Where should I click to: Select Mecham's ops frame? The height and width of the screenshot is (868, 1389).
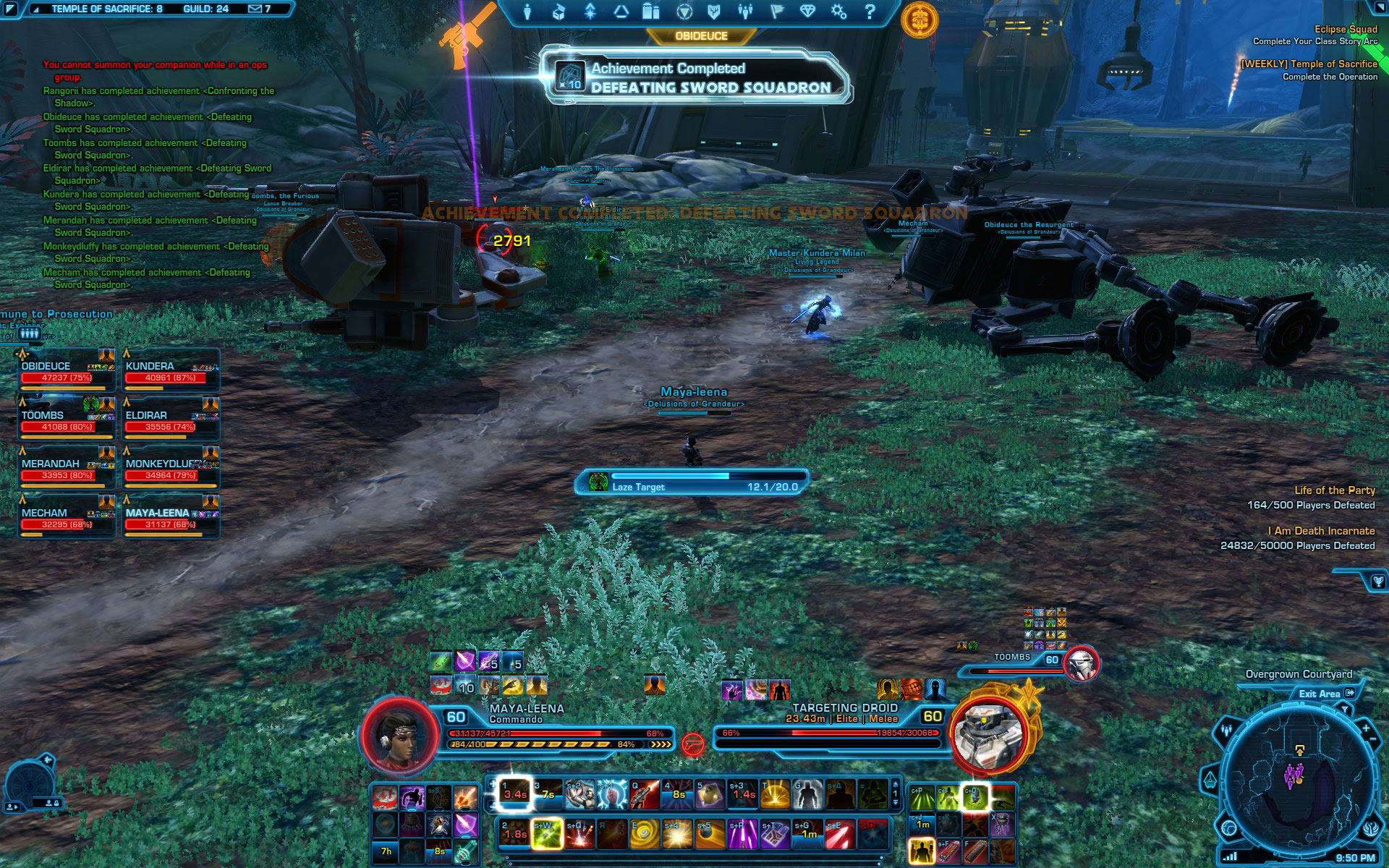[x=67, y=519]
